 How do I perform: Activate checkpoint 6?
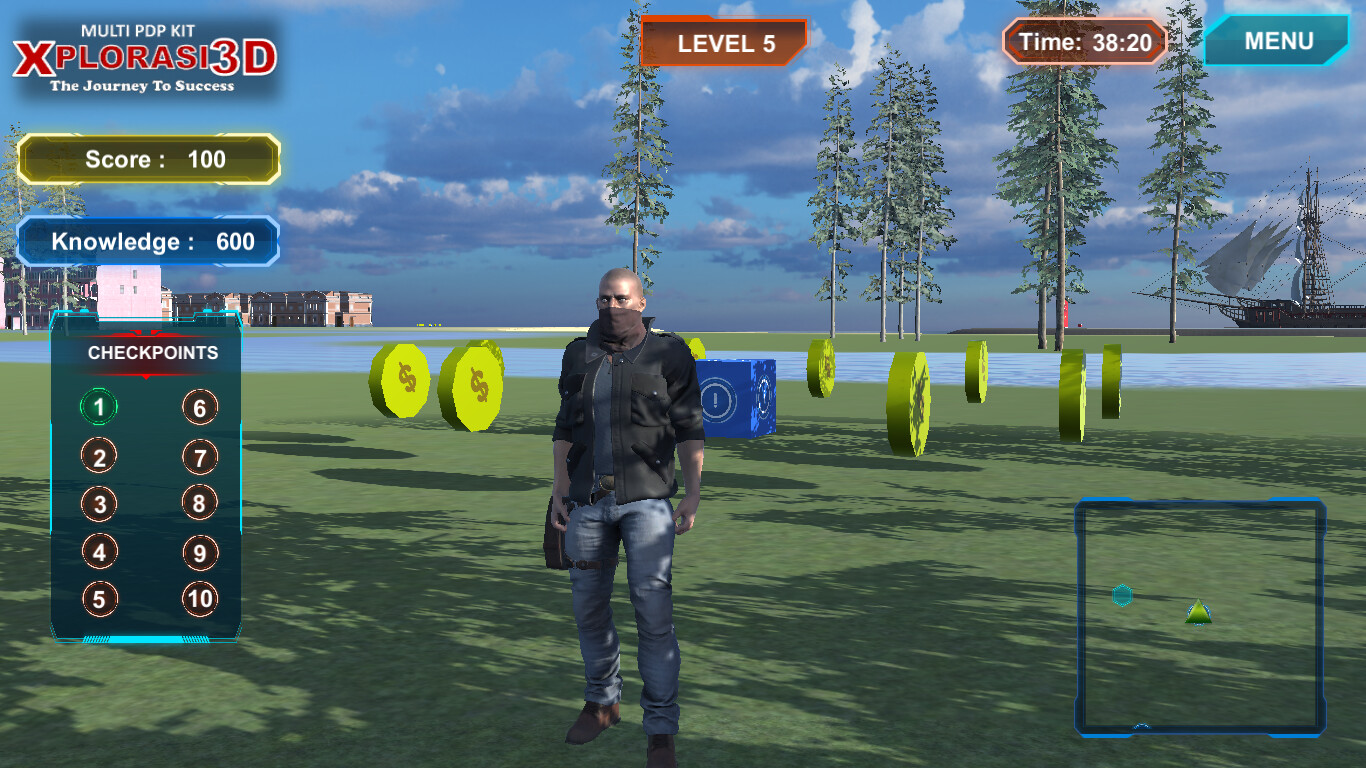pyautogui.click(x=198, y=407)
